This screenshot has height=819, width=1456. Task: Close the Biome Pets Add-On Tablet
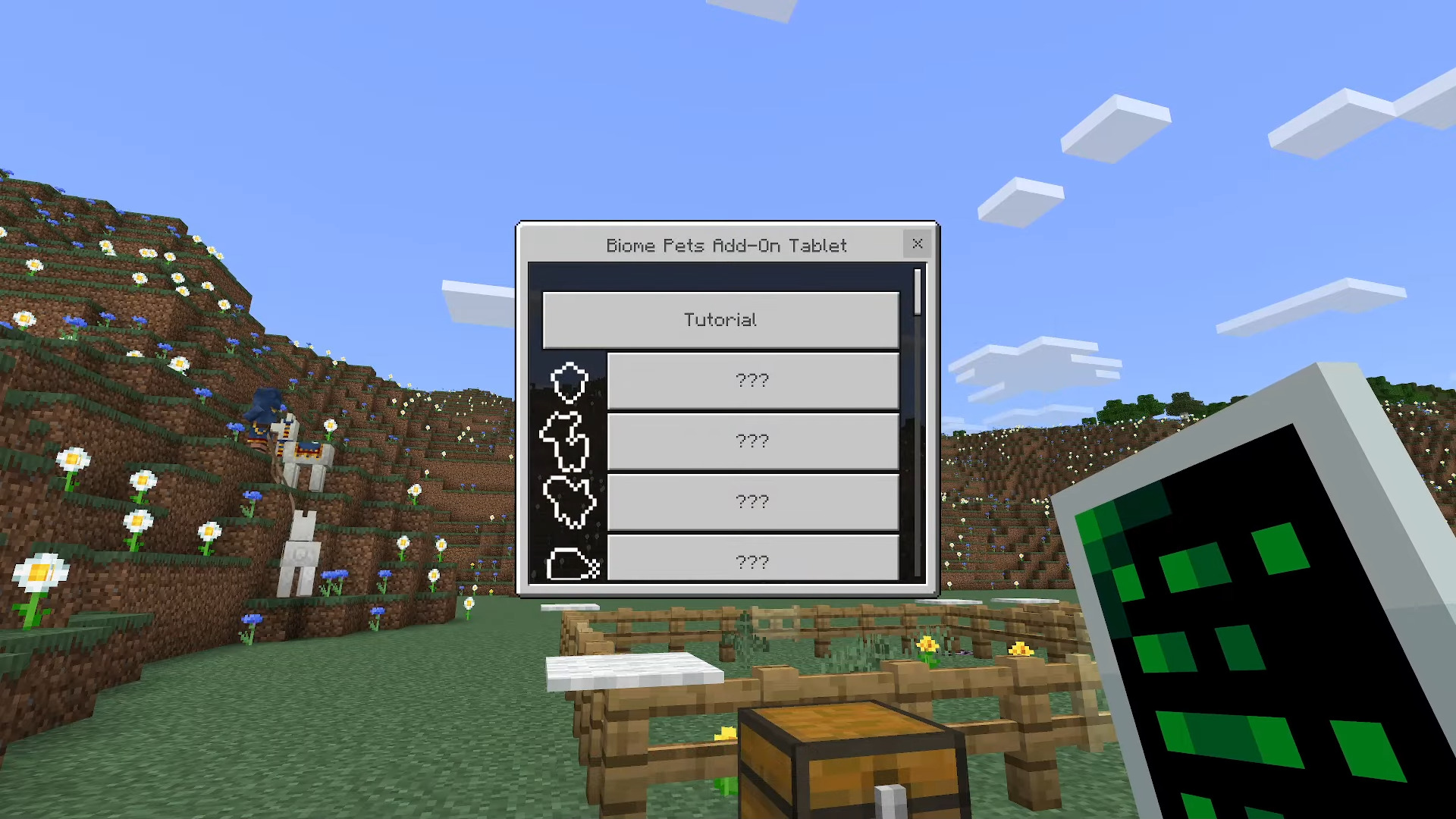[917, 244]
